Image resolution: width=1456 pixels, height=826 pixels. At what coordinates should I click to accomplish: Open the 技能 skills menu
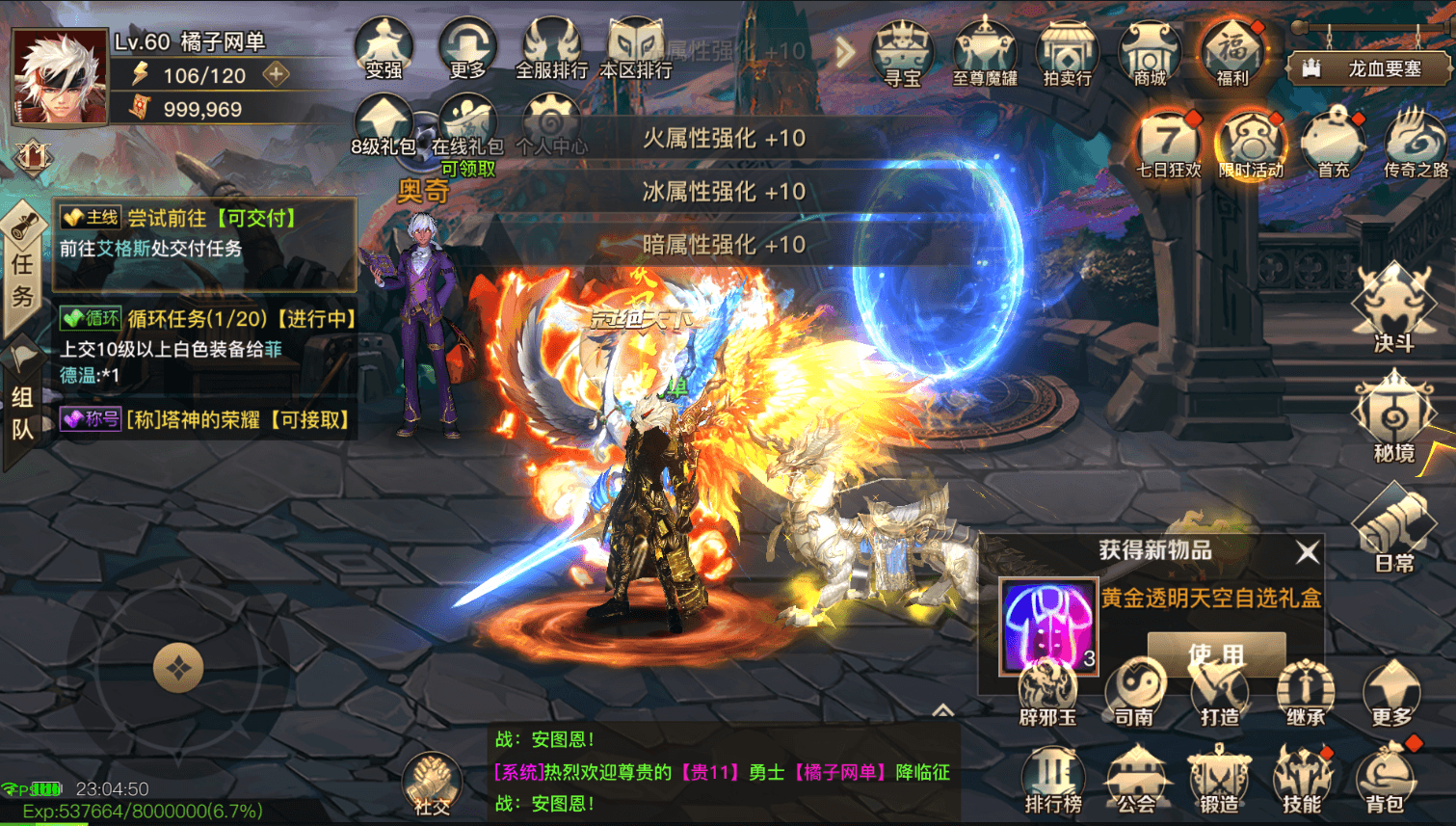coord(1302,781)
